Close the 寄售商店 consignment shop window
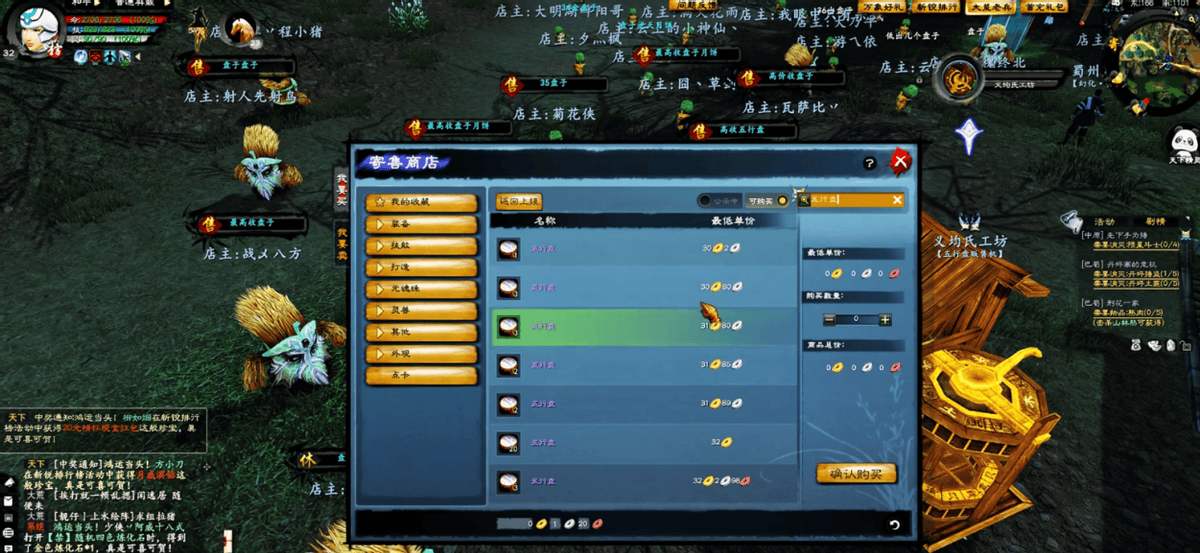 (x=900, y=161)
